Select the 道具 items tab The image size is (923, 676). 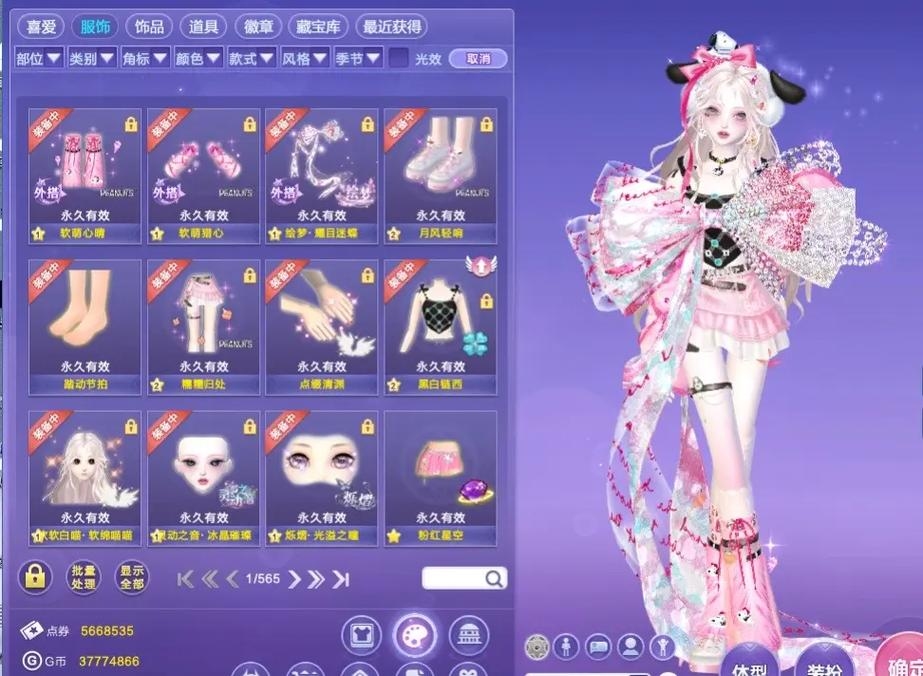(206, 26)
